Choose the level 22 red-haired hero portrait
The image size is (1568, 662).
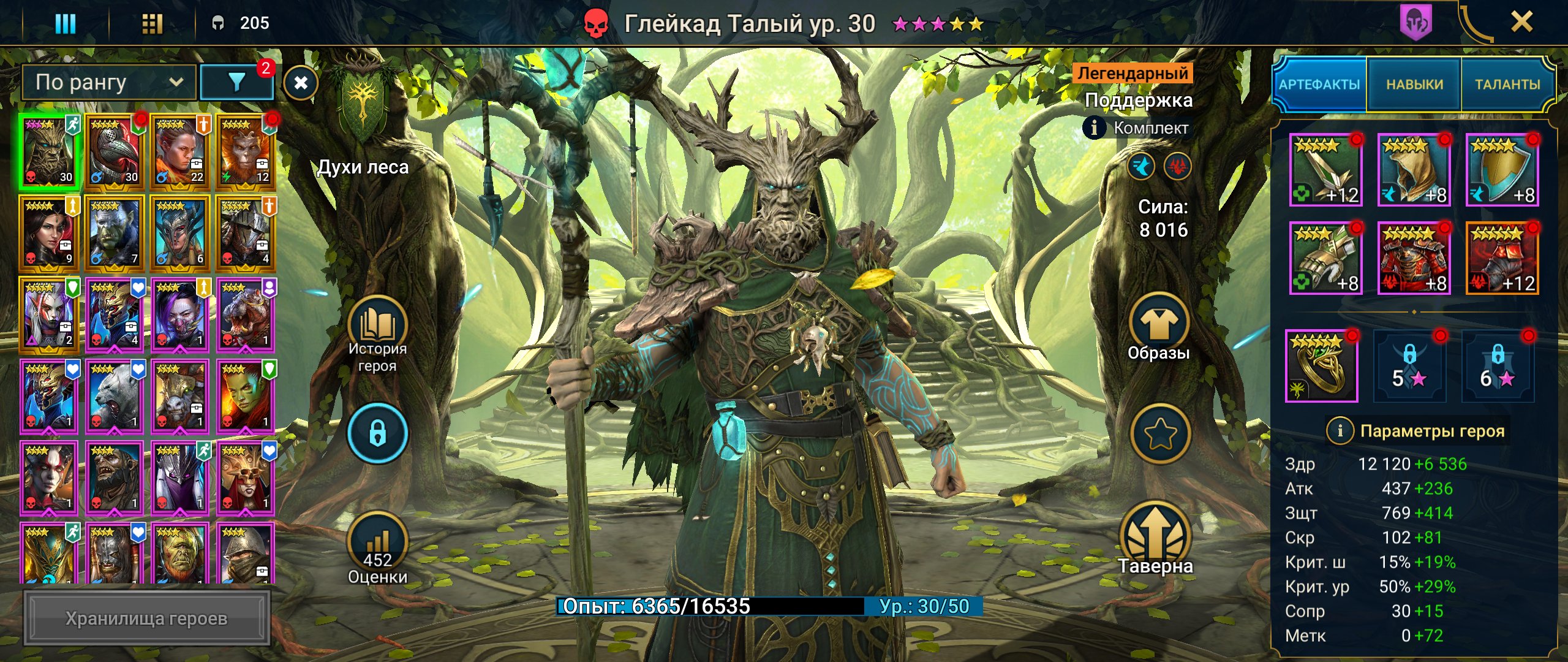[180, 151]
